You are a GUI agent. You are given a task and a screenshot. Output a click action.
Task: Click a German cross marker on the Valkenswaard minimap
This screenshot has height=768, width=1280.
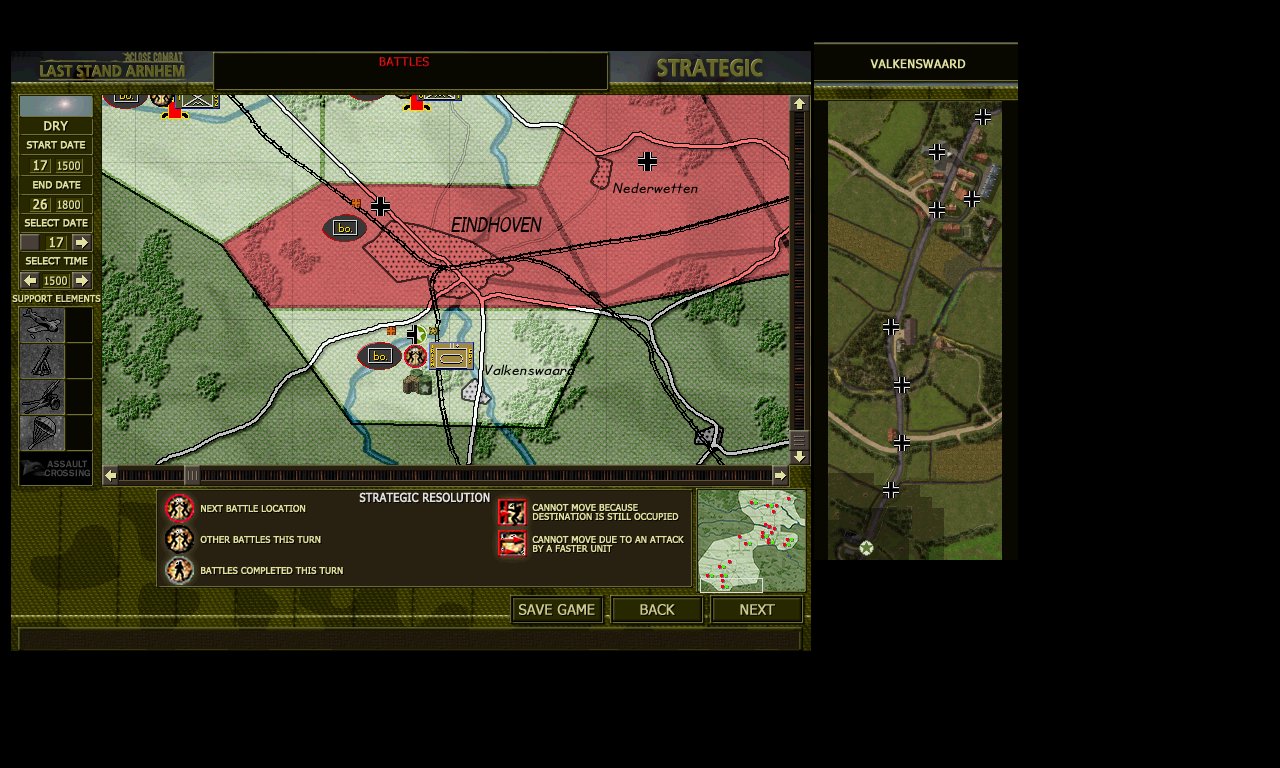[x=936, y=152]
